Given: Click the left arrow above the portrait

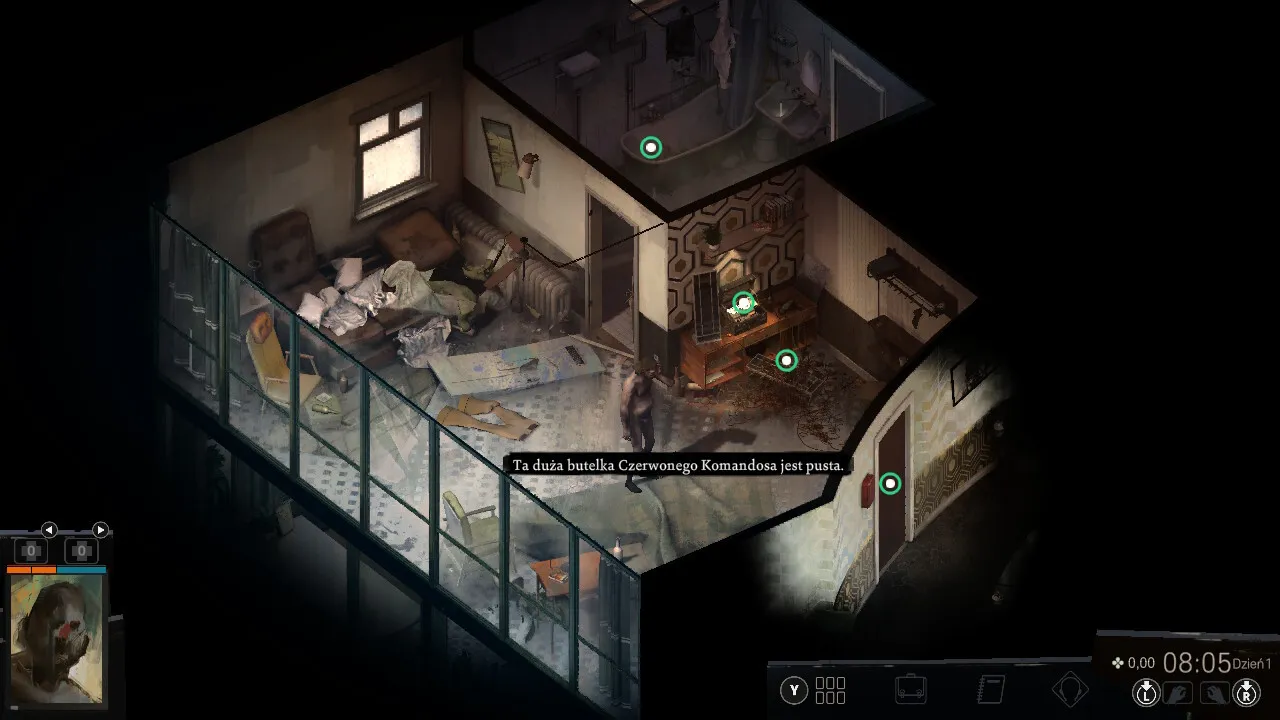Looking at the screenshot, I should point(49,531).
